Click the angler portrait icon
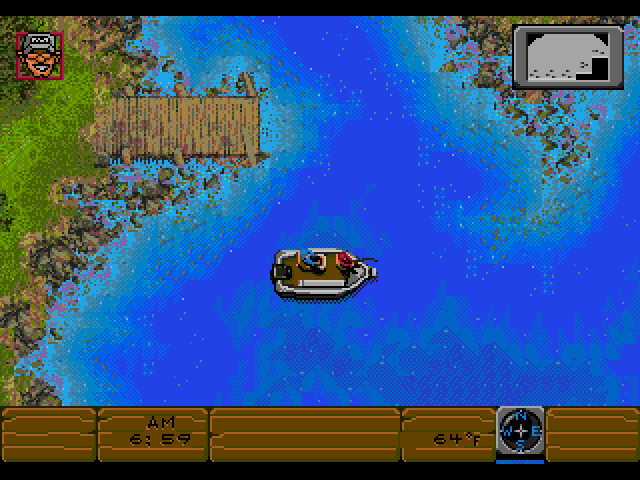Screen dimensions: 640x480 coord(39,54)
